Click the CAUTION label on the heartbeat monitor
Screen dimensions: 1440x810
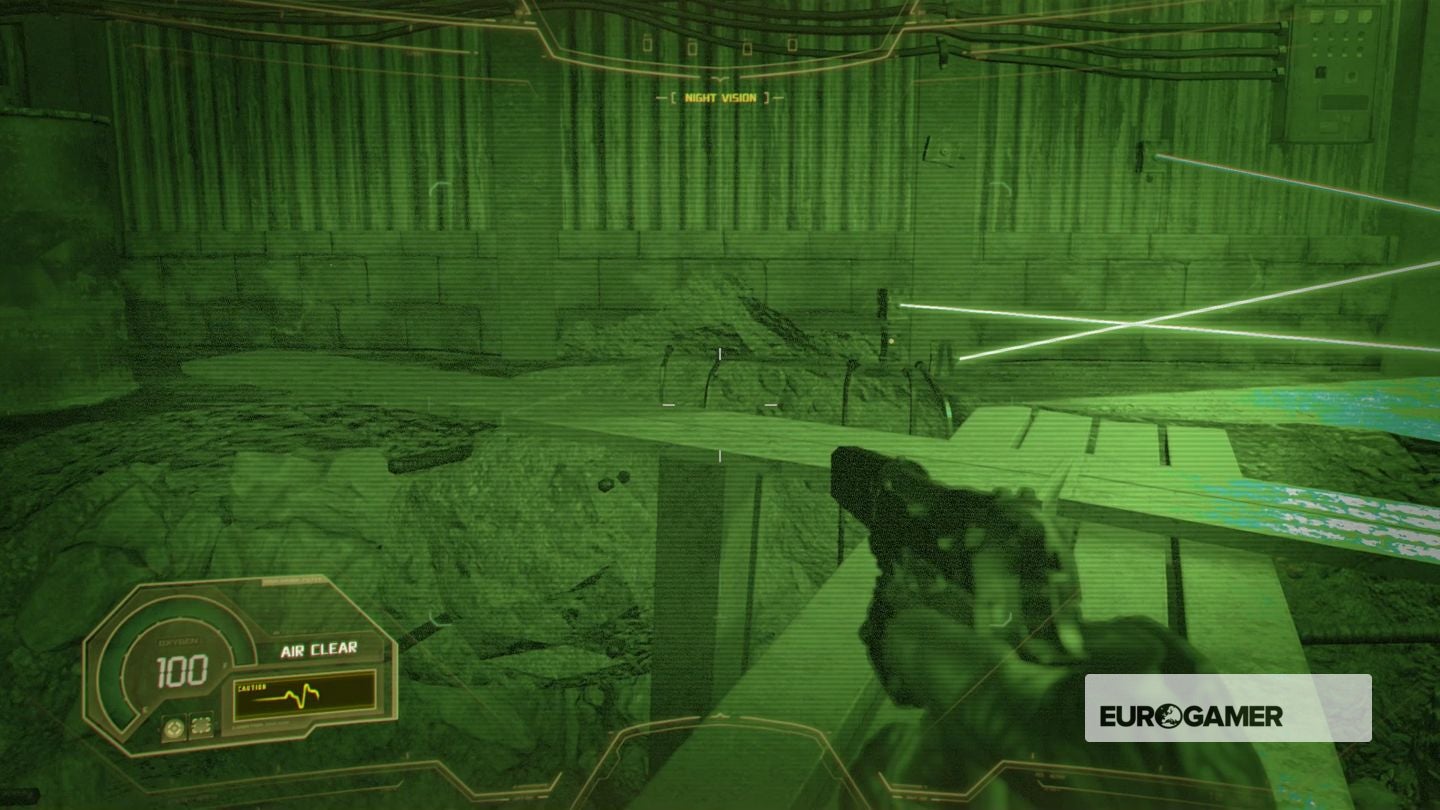point(252,686)
